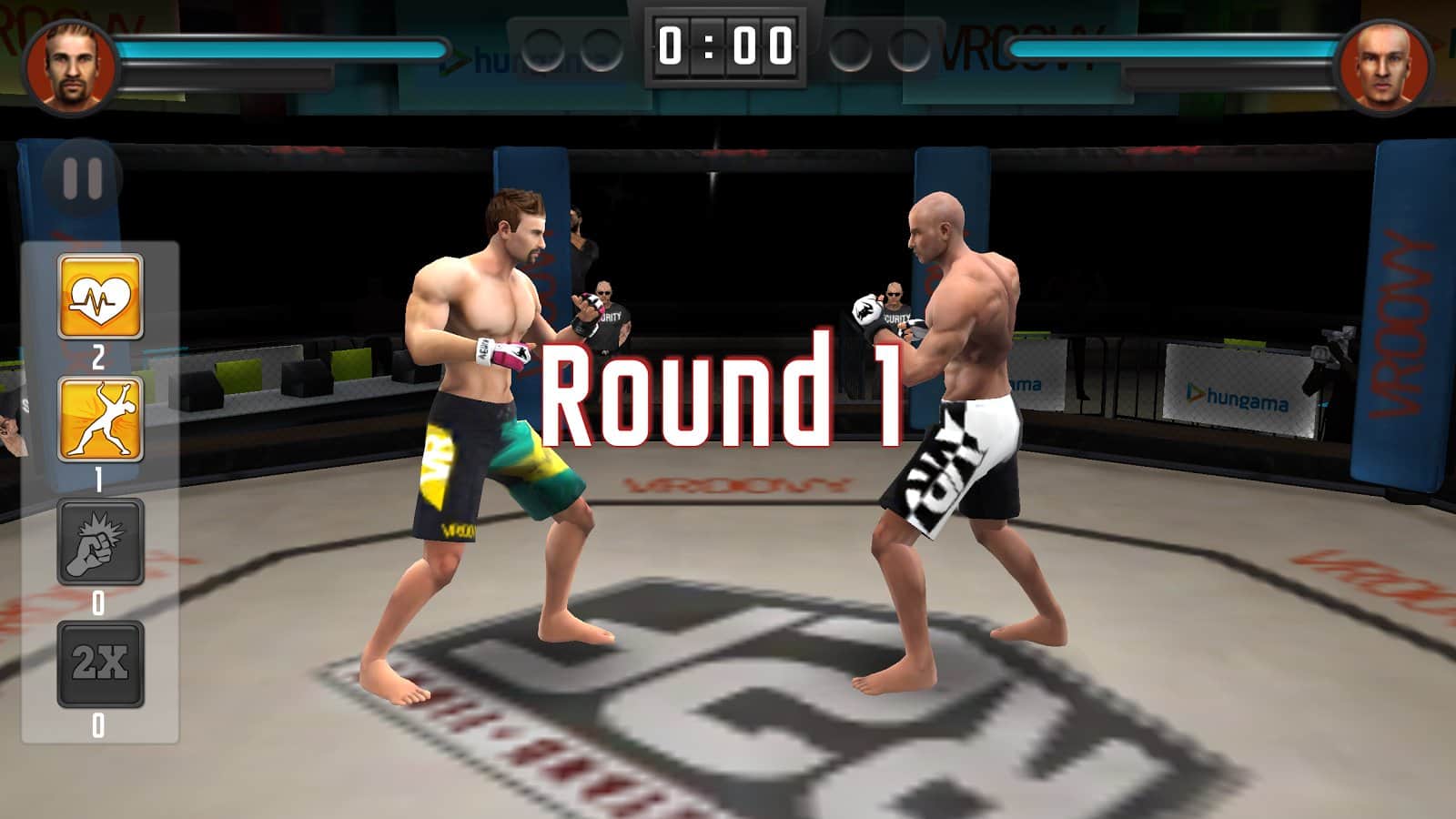Screen dimensions: 1456x819
Task: Tap the Round 1 announcement text
Action: pos(723,398)
